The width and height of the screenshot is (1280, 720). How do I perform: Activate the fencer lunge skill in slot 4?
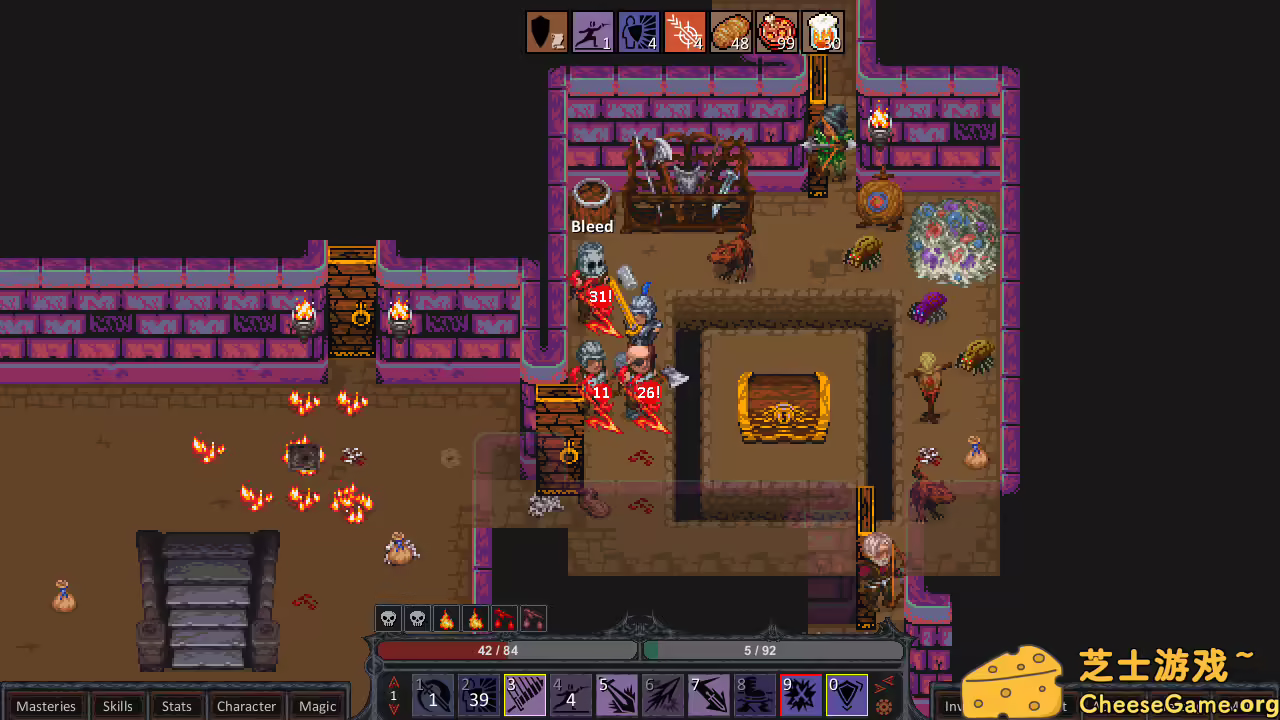pyautogui.click(x=571, y=695)
